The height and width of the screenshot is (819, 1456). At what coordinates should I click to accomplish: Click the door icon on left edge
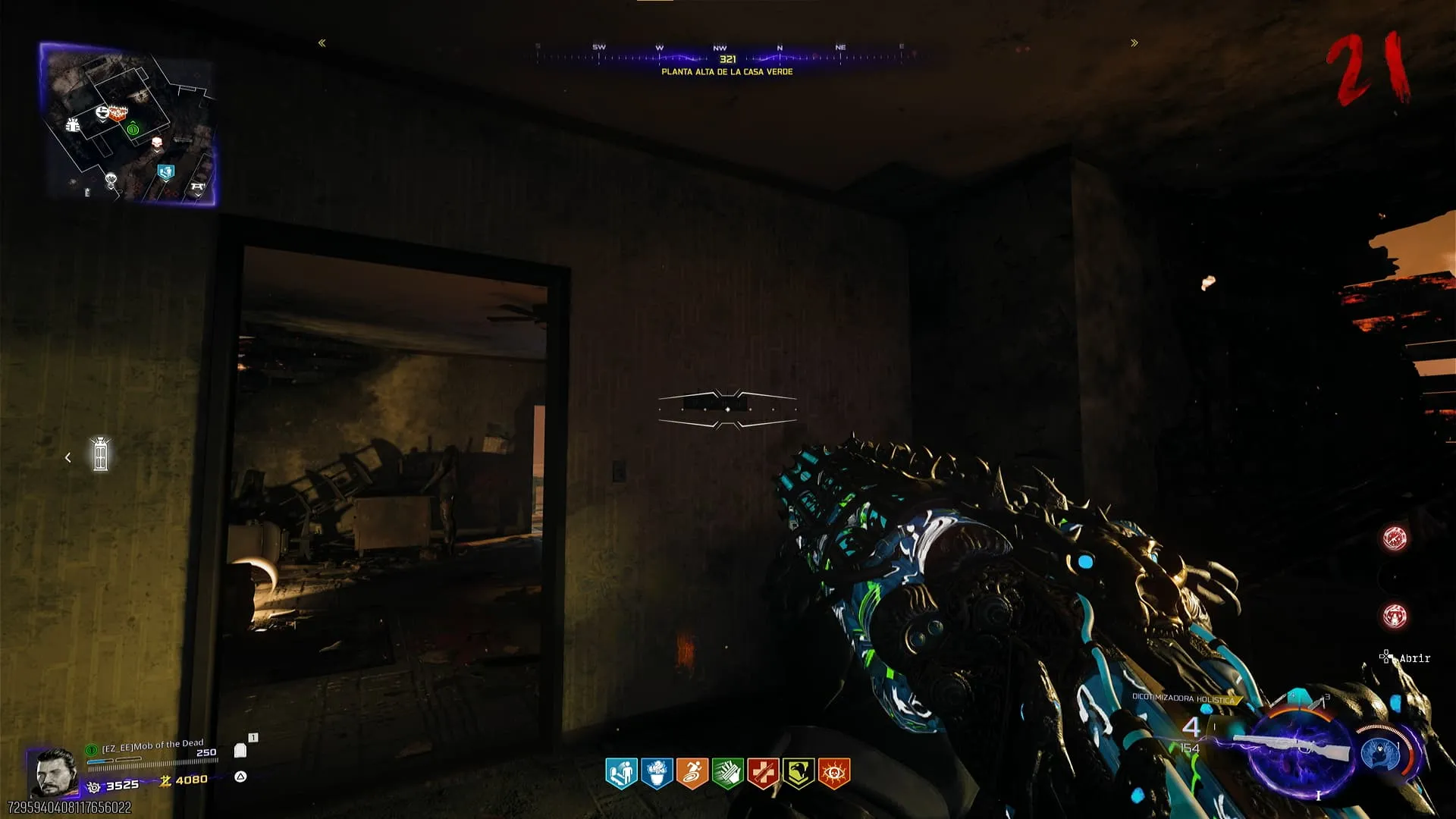pos(100,455)
